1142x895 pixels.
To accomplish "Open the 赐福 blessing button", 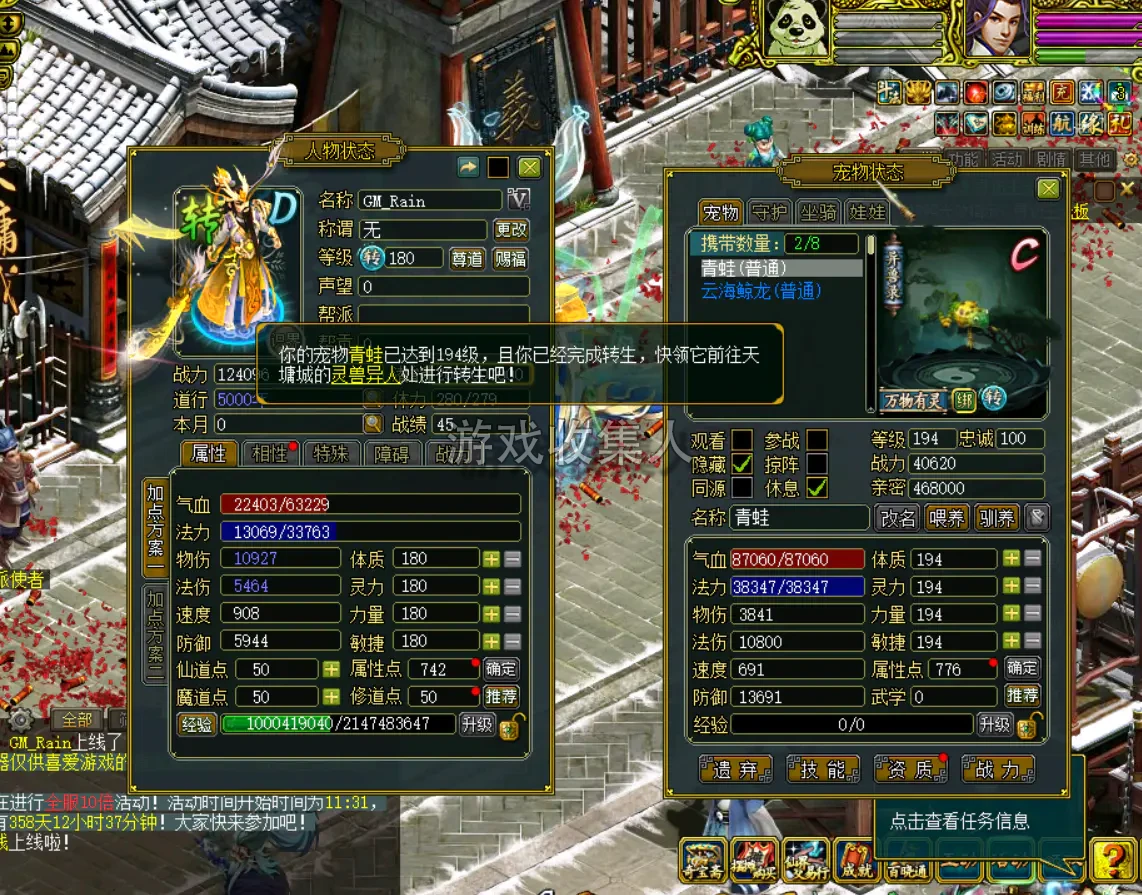I will click(511, 258).
